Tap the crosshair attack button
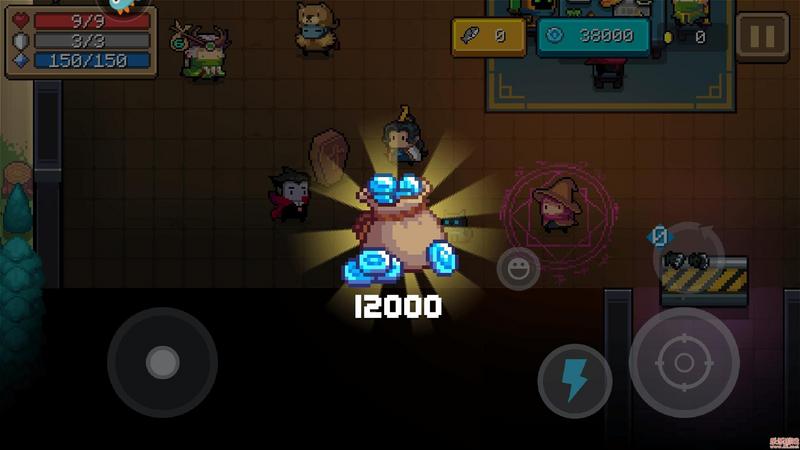 point(684,362)
